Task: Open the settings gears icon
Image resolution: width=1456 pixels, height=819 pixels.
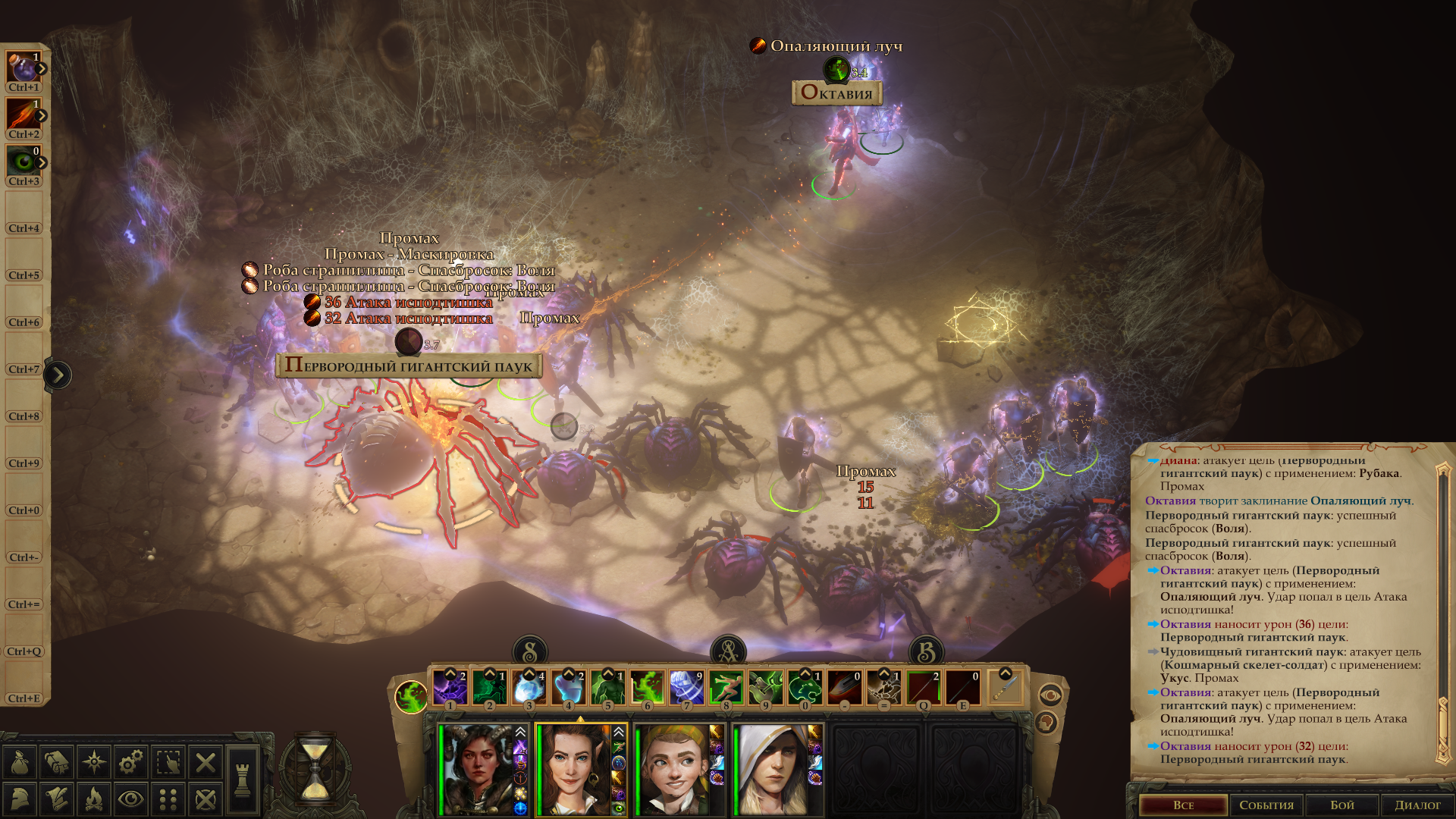Action: point(131,762)
